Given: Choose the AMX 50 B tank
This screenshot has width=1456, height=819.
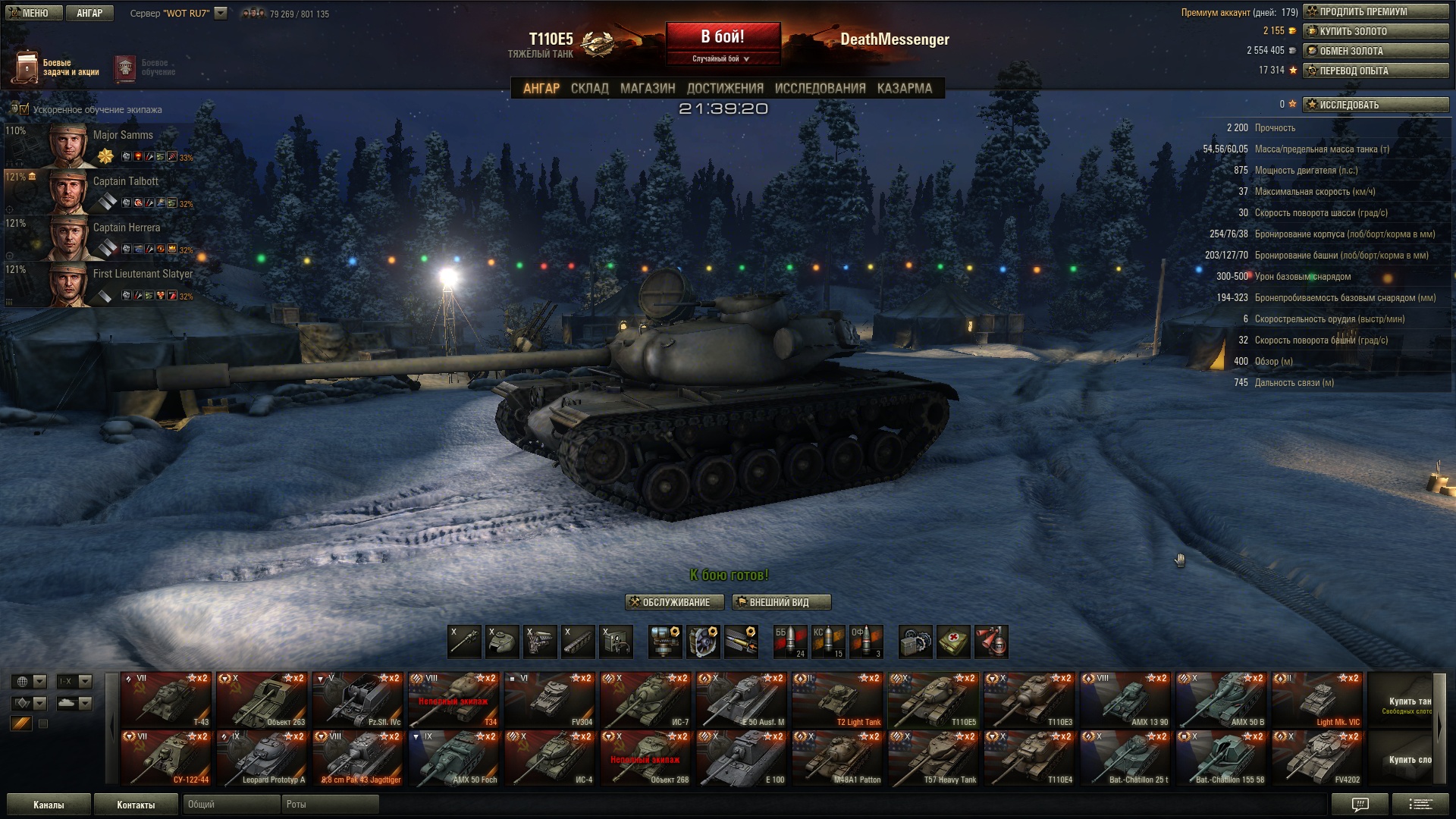Looking at the screenshot, I should pos(1222,699).
